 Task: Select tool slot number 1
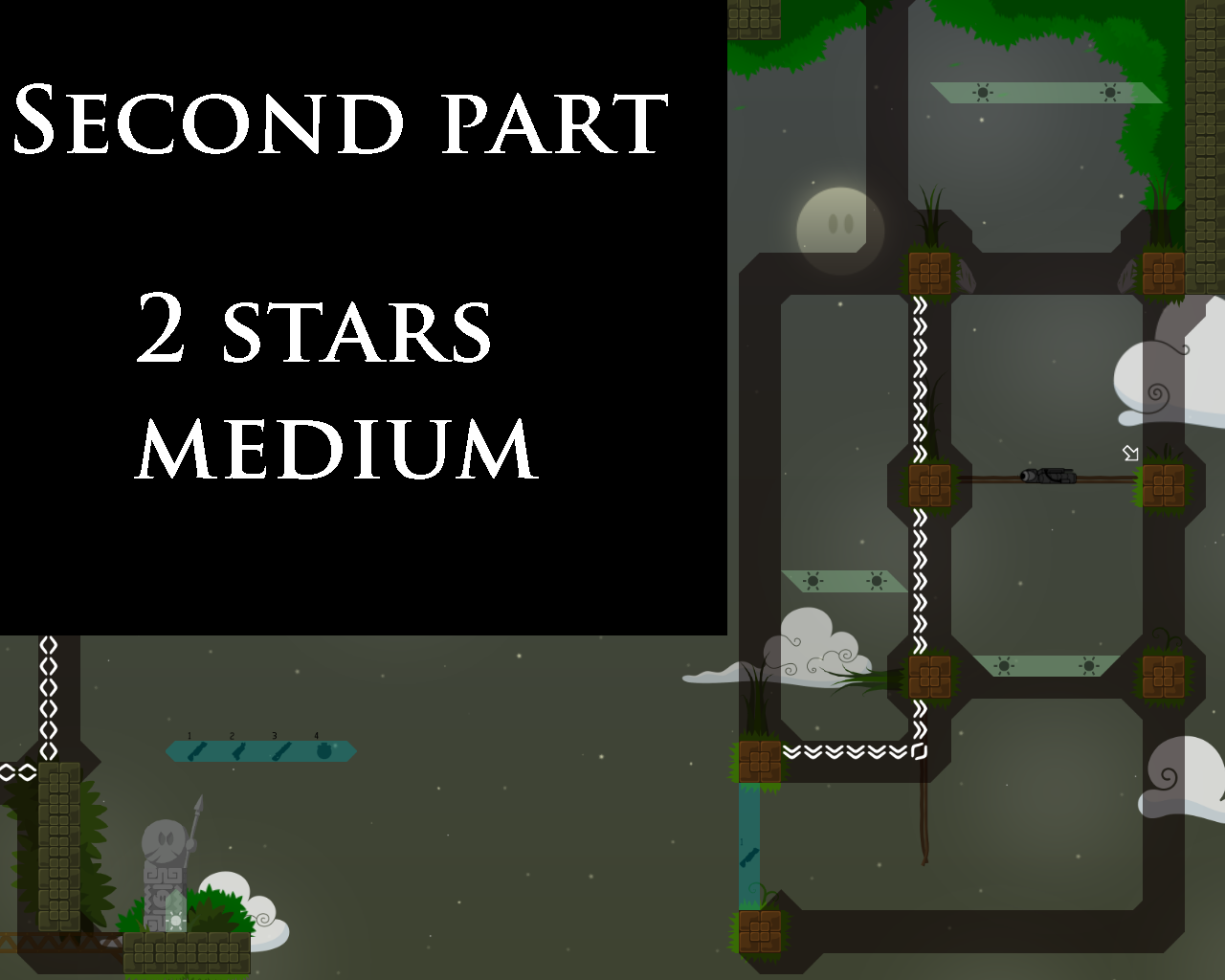(196, 751)
